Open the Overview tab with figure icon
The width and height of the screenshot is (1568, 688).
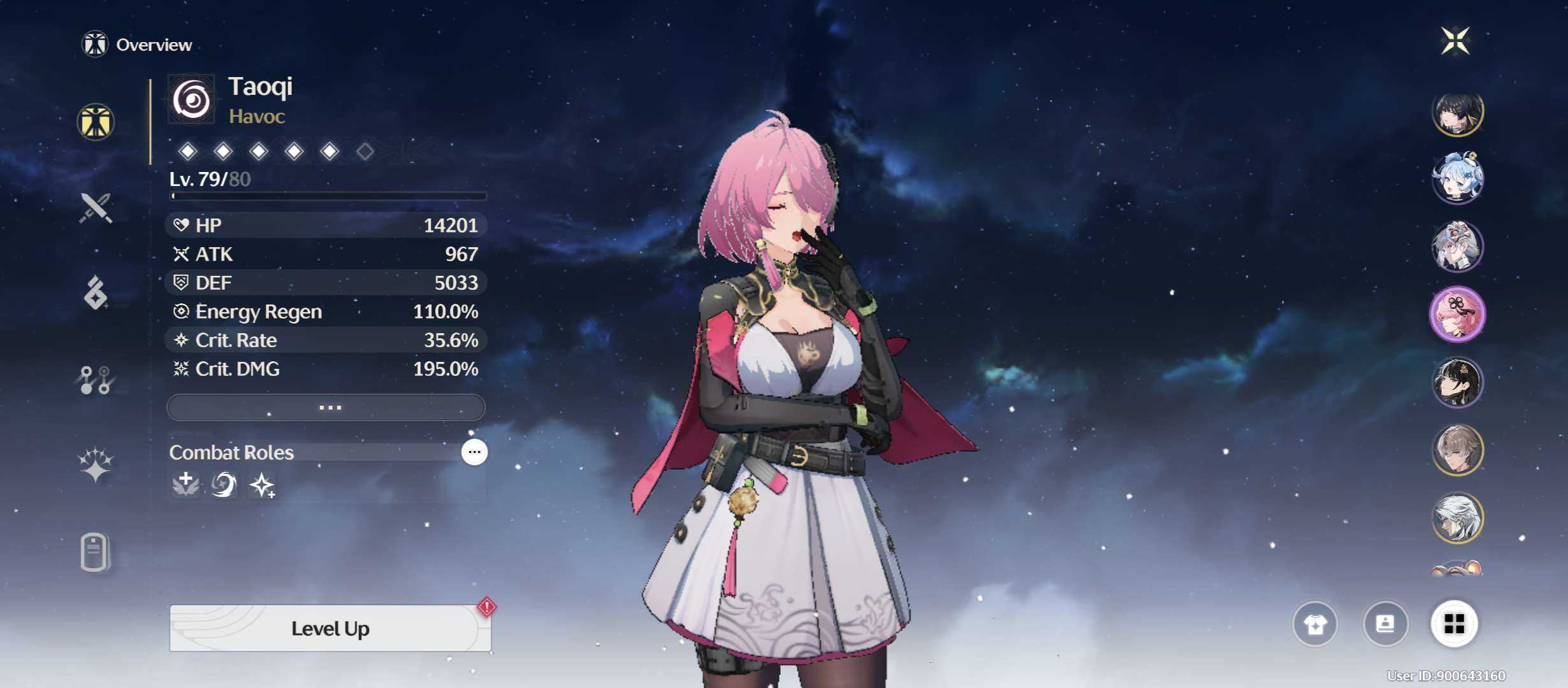(96, 122)
